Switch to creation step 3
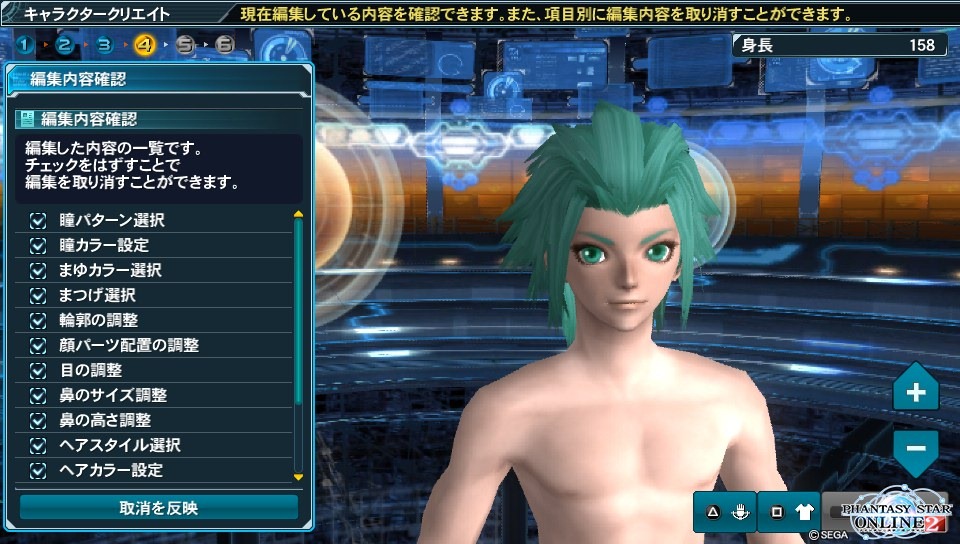Viewport: 960px width, 544px height. click(x=104, y=44)
